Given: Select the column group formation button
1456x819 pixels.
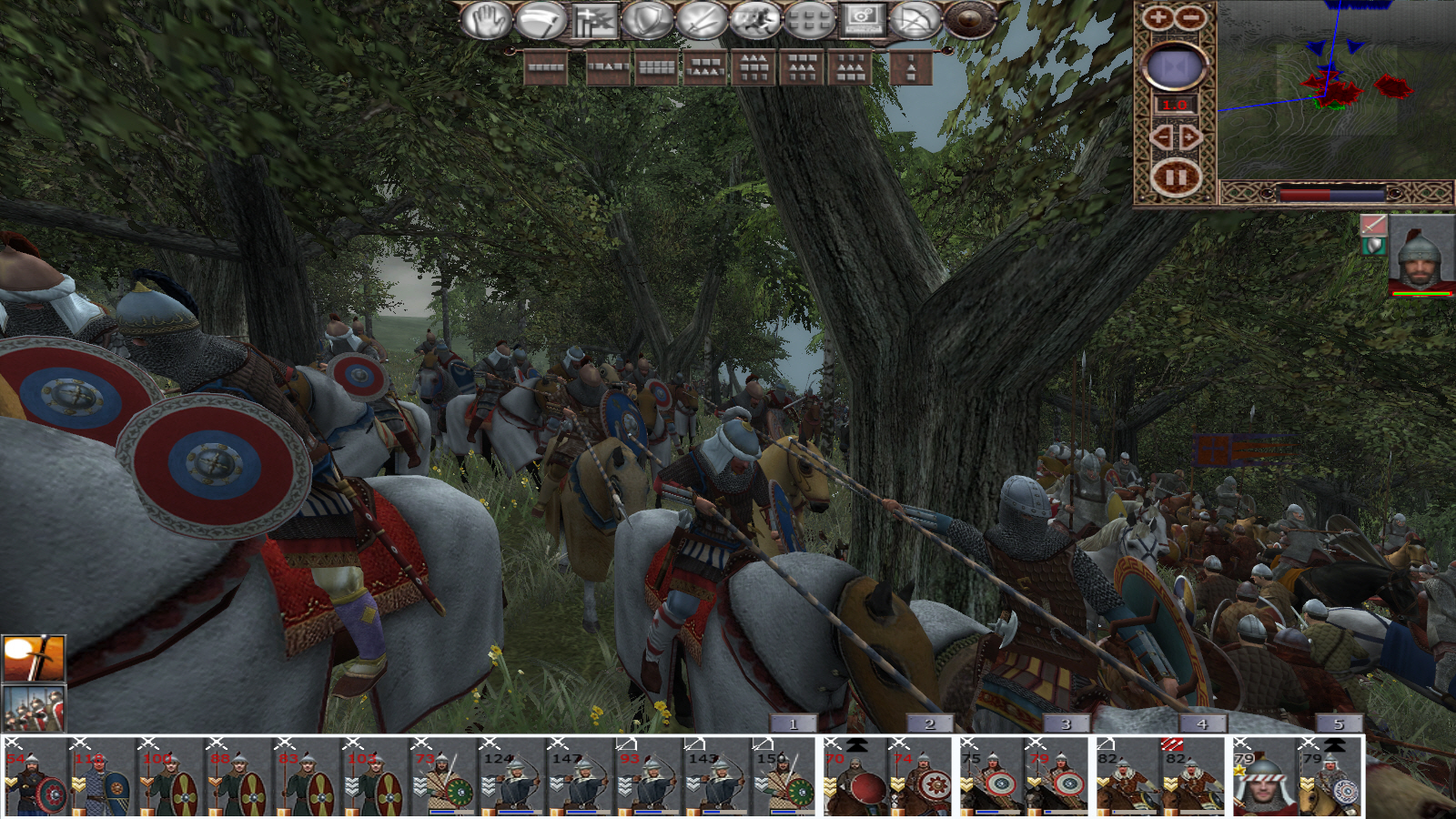Looking at the screenshot, I should (x=911, y=67).
